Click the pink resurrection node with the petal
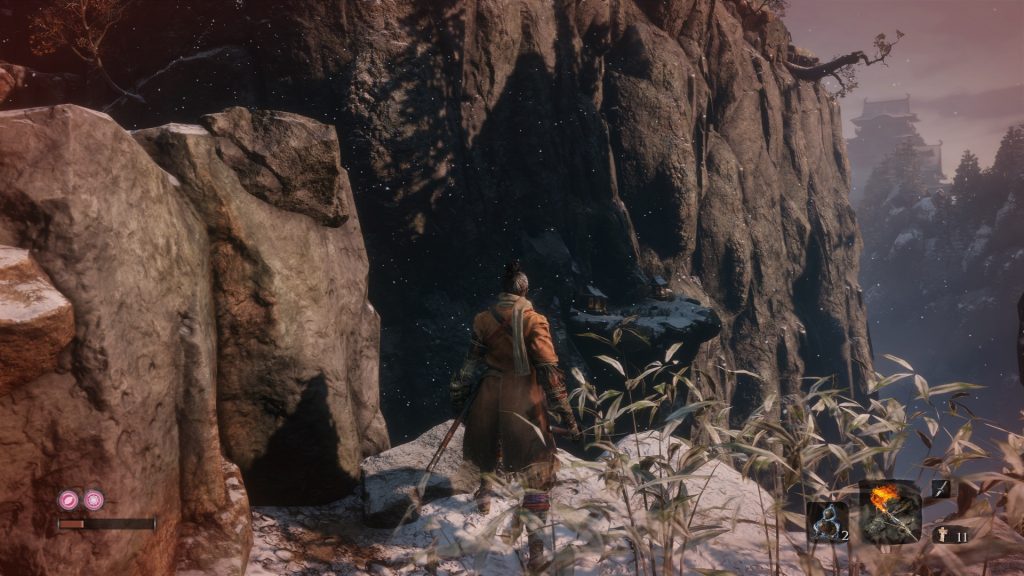The image size is (1024, 576). coord(69,499)
